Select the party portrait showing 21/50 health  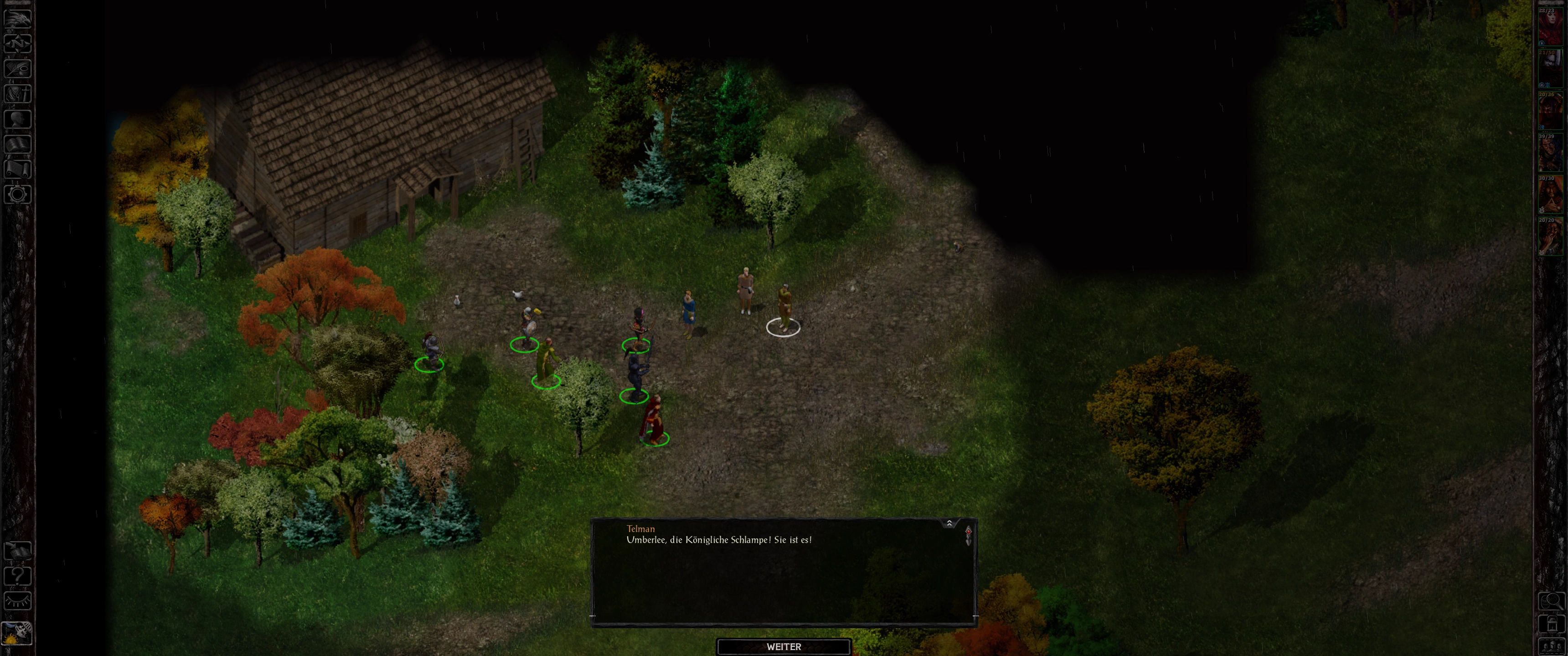point(1550,69)
